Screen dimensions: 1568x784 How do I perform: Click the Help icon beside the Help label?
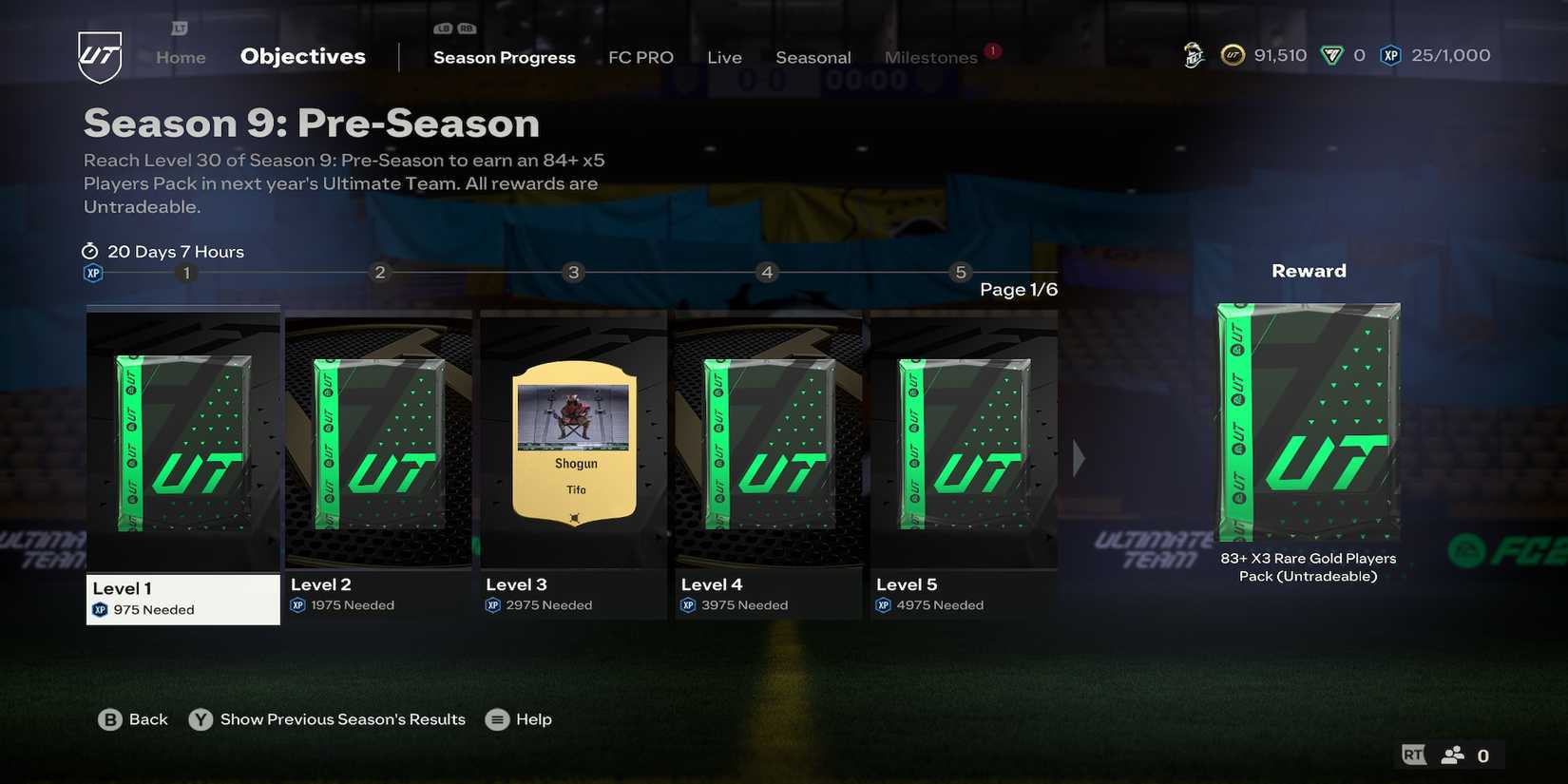pos(496,719)
